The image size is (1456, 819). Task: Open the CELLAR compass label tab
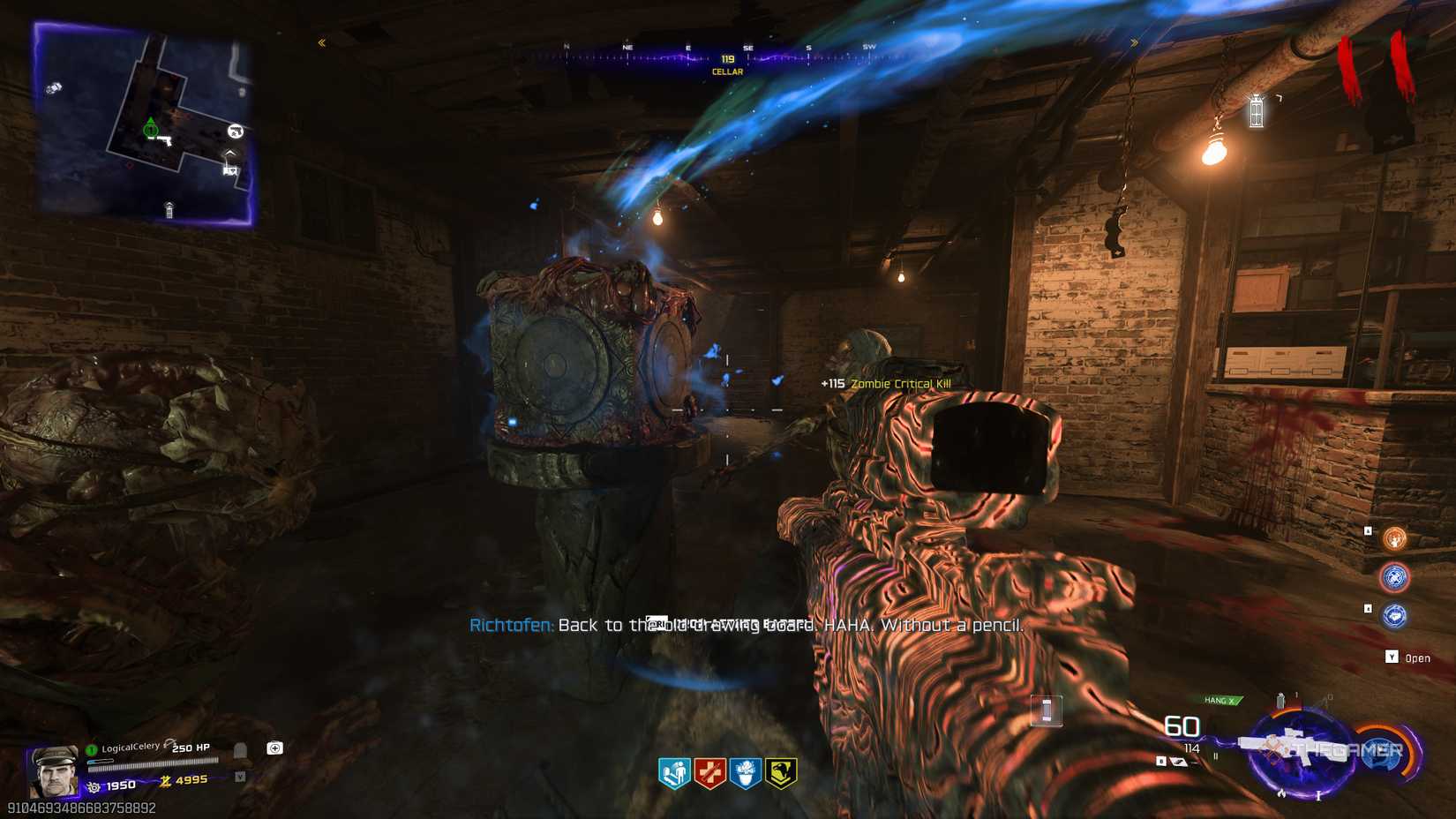click(725, 71)
